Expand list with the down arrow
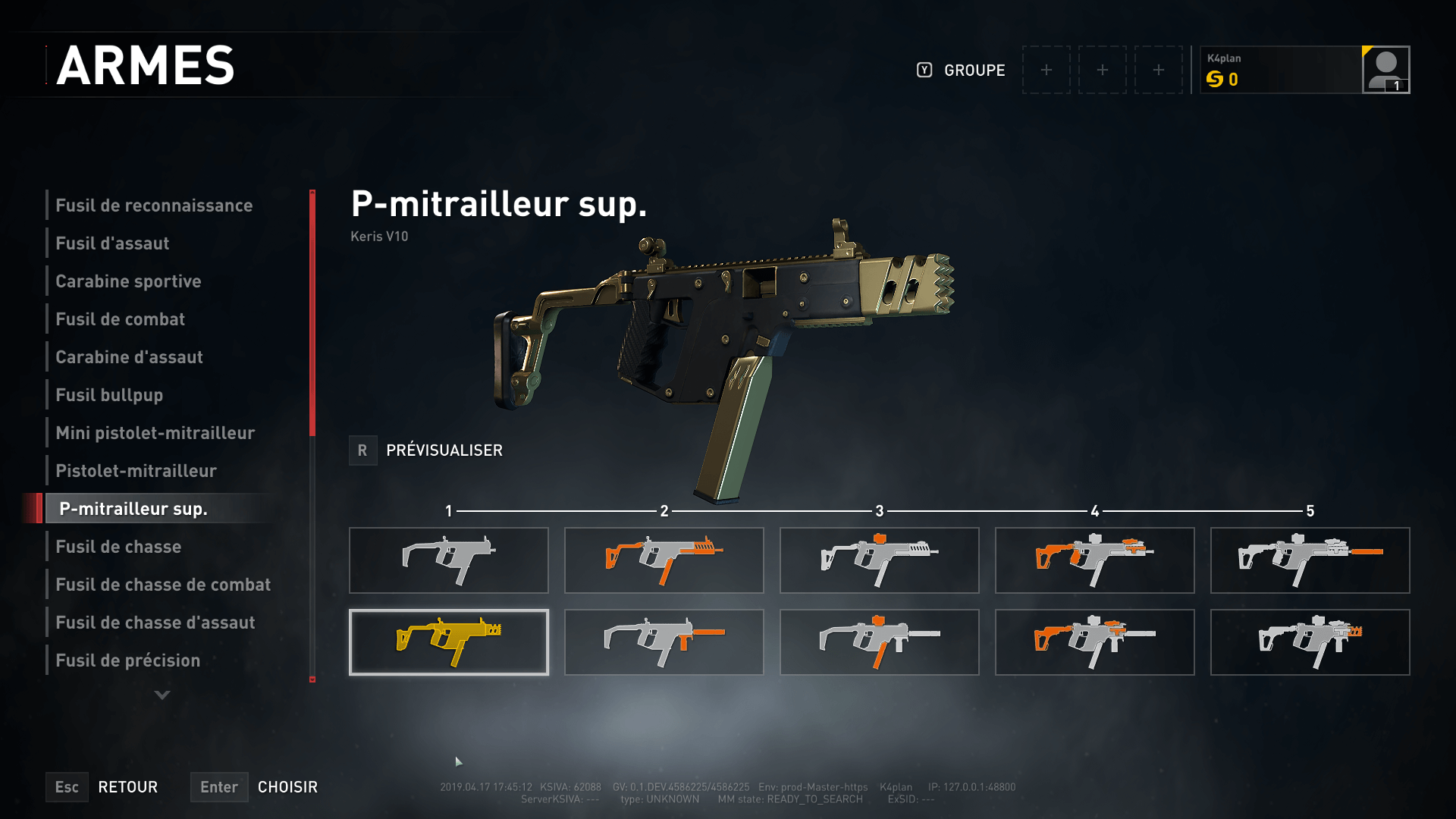Screen dimensions: 1456x819 tap(162, 695)
